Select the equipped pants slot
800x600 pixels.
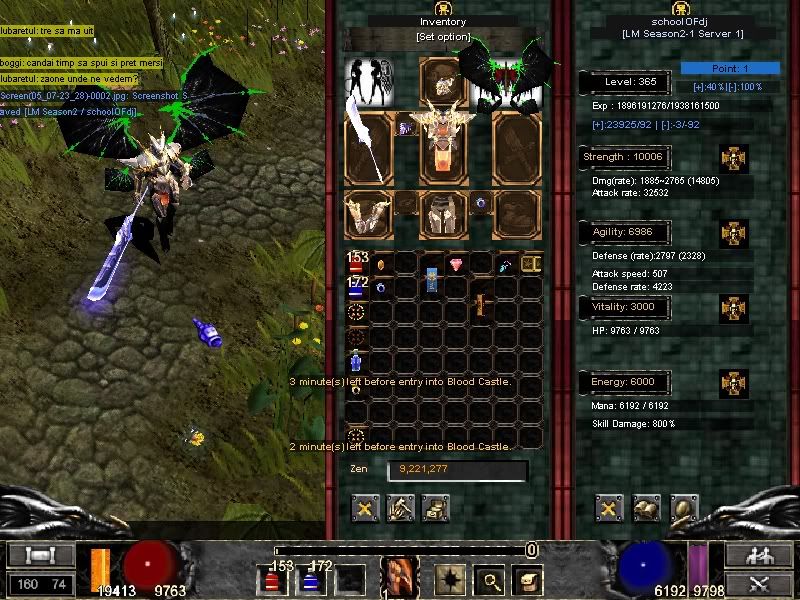point(440,214)
